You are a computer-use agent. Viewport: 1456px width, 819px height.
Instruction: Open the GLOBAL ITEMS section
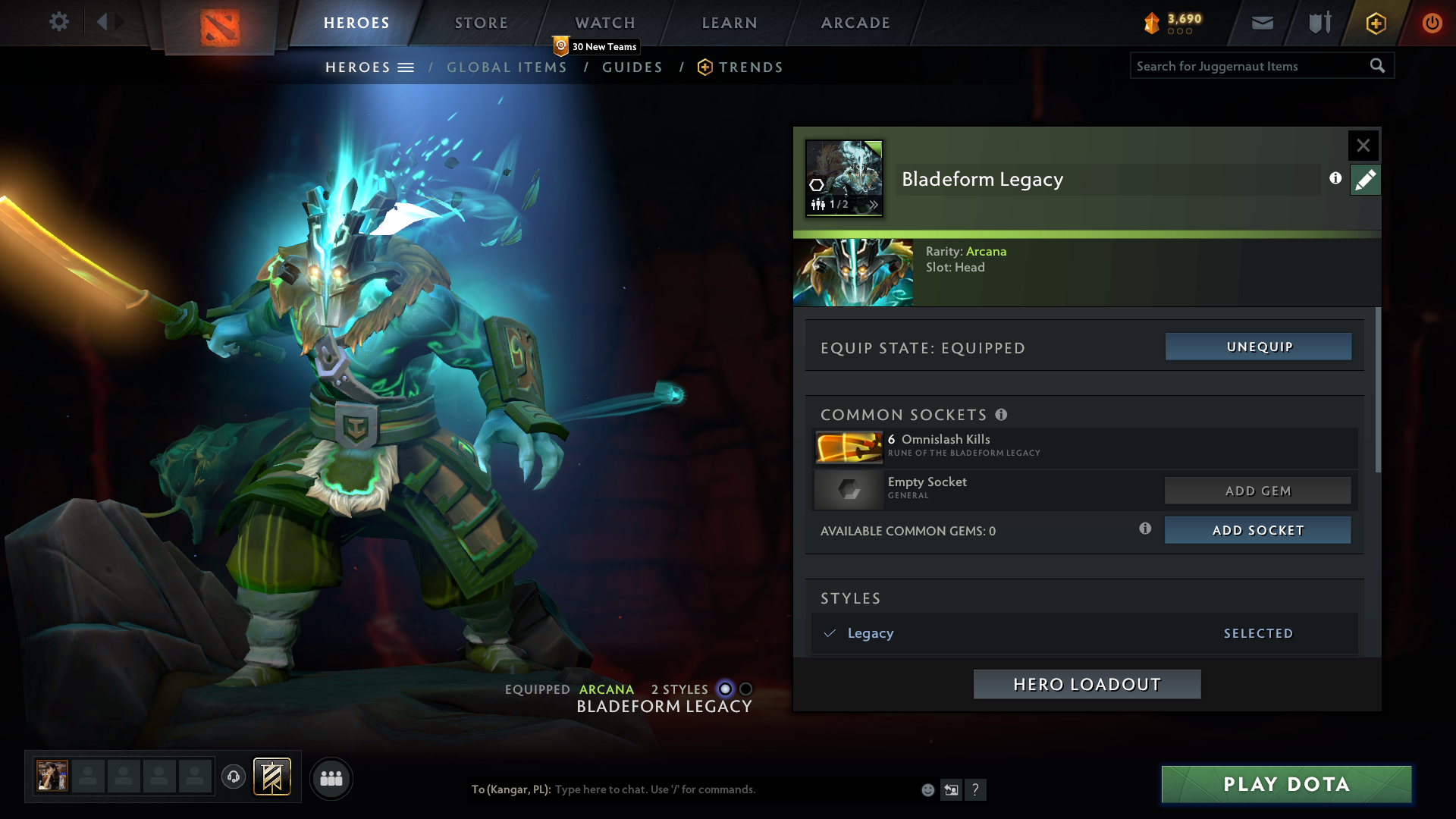pyautogui.click(x=507, y=67)
